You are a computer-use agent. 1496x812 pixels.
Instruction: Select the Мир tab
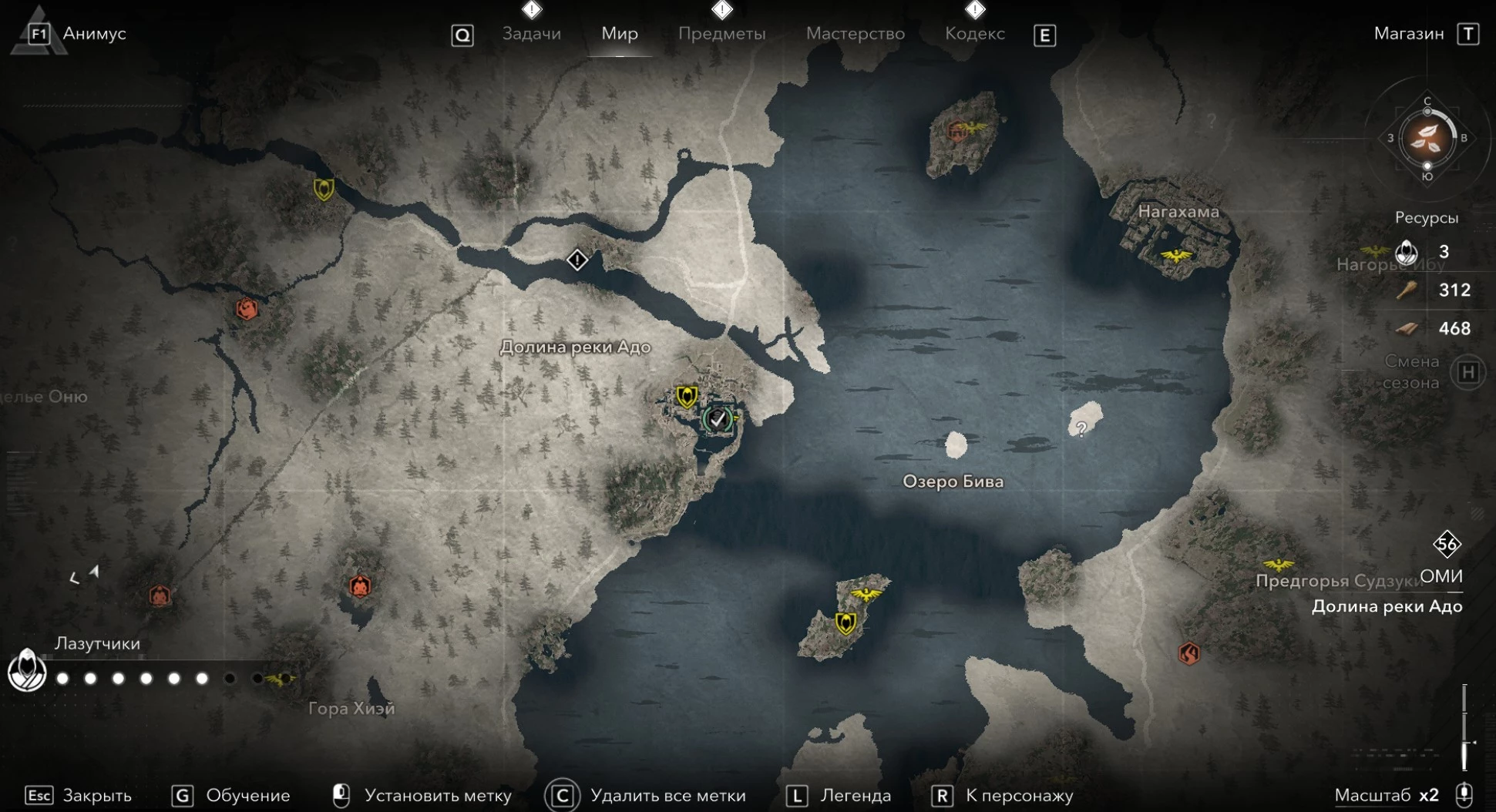coord(620,34)
